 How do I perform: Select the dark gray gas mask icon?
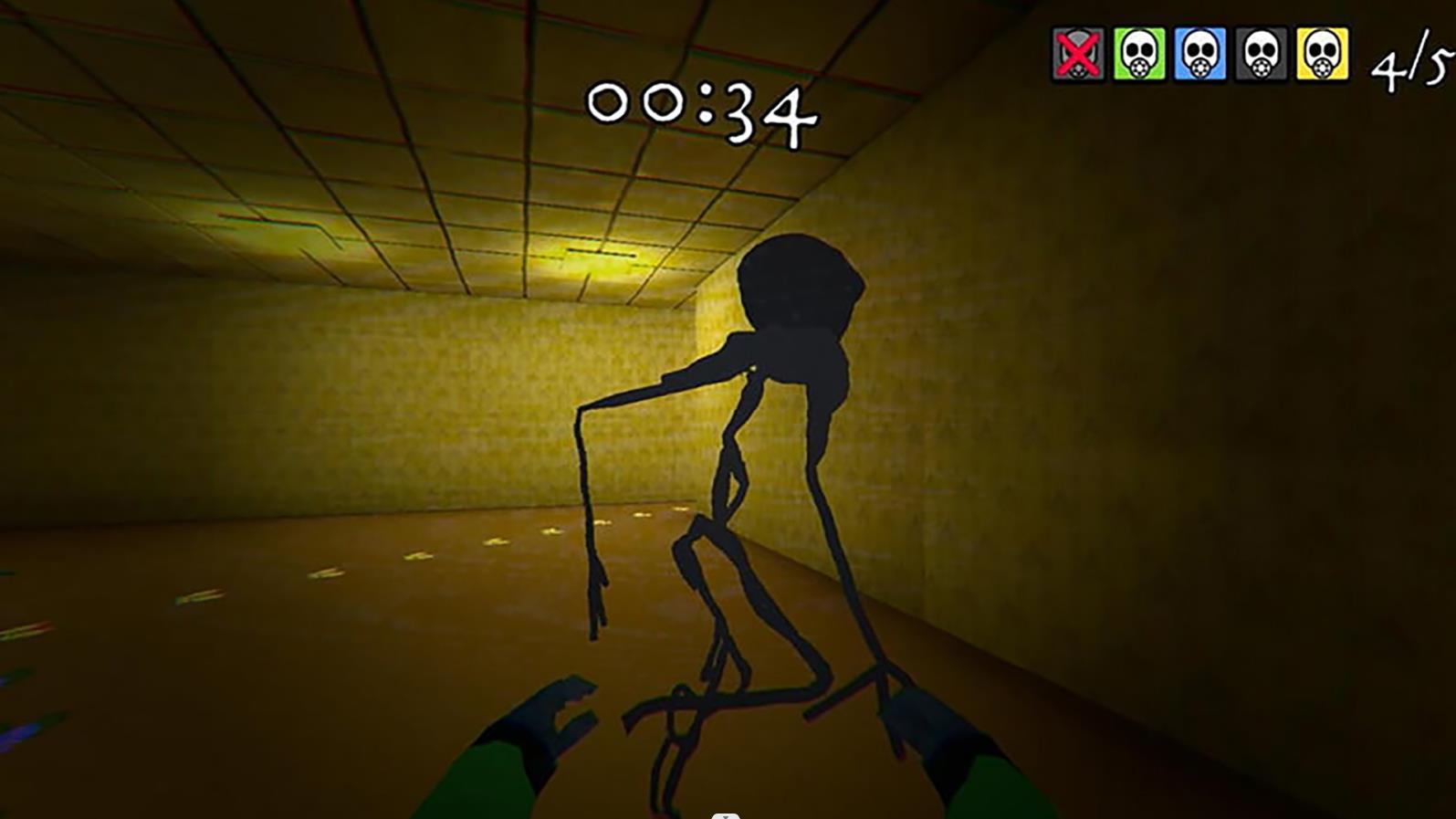click(1262, 55)
